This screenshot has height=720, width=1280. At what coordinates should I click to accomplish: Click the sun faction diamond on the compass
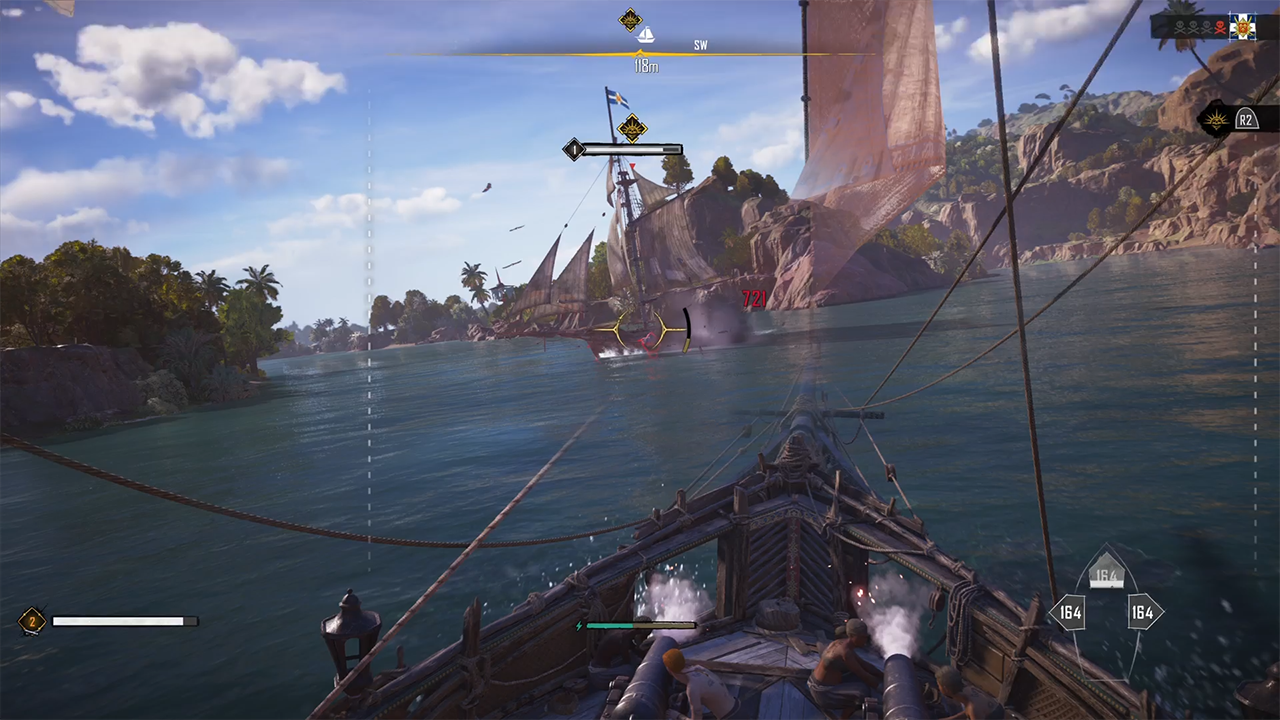click(x=630, y=19)
